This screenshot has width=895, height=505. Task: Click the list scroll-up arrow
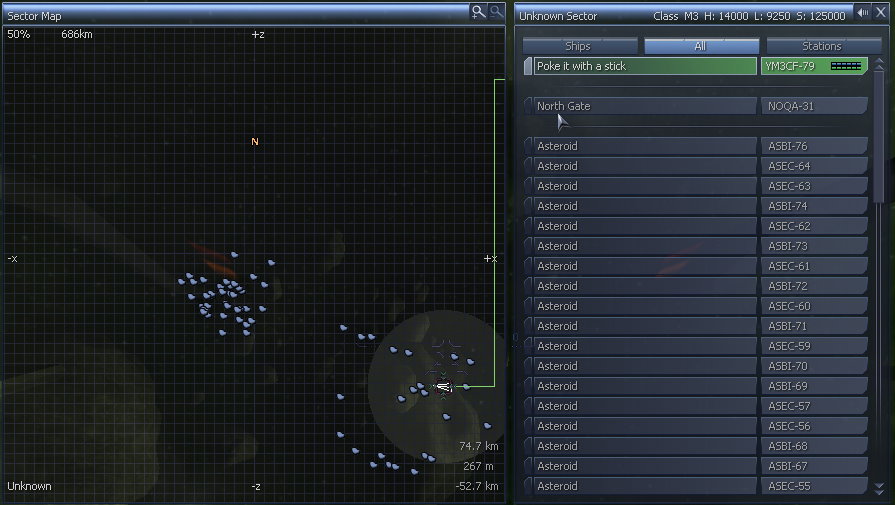point(879,64)
